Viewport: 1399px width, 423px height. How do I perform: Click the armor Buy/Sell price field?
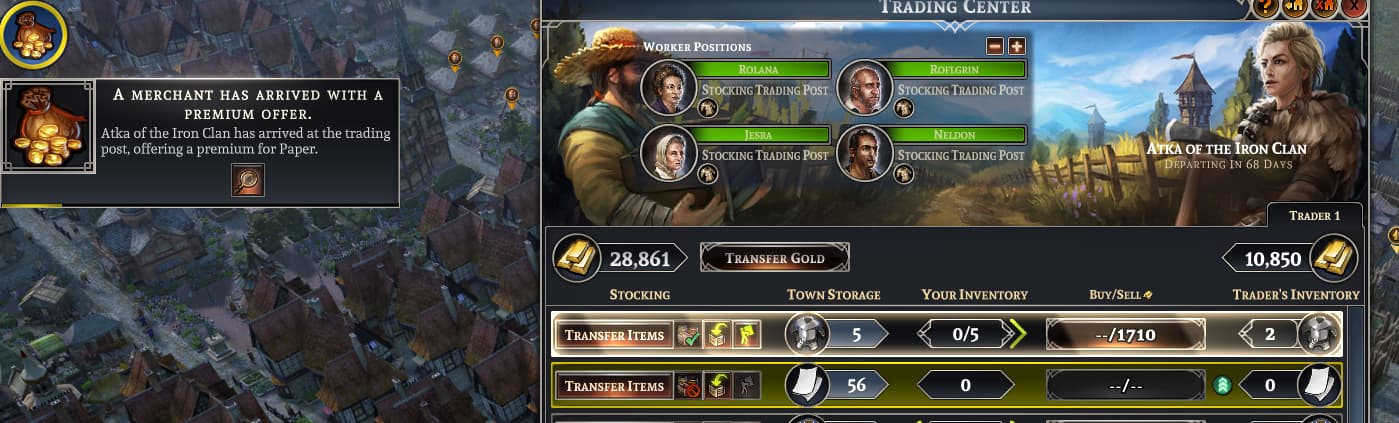click(1125, 335)
